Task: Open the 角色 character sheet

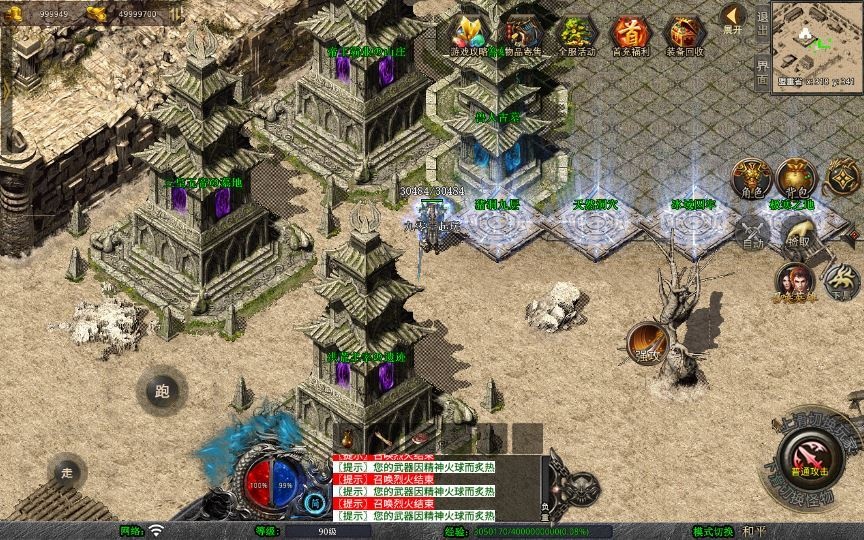Action: tap(750, 178)
